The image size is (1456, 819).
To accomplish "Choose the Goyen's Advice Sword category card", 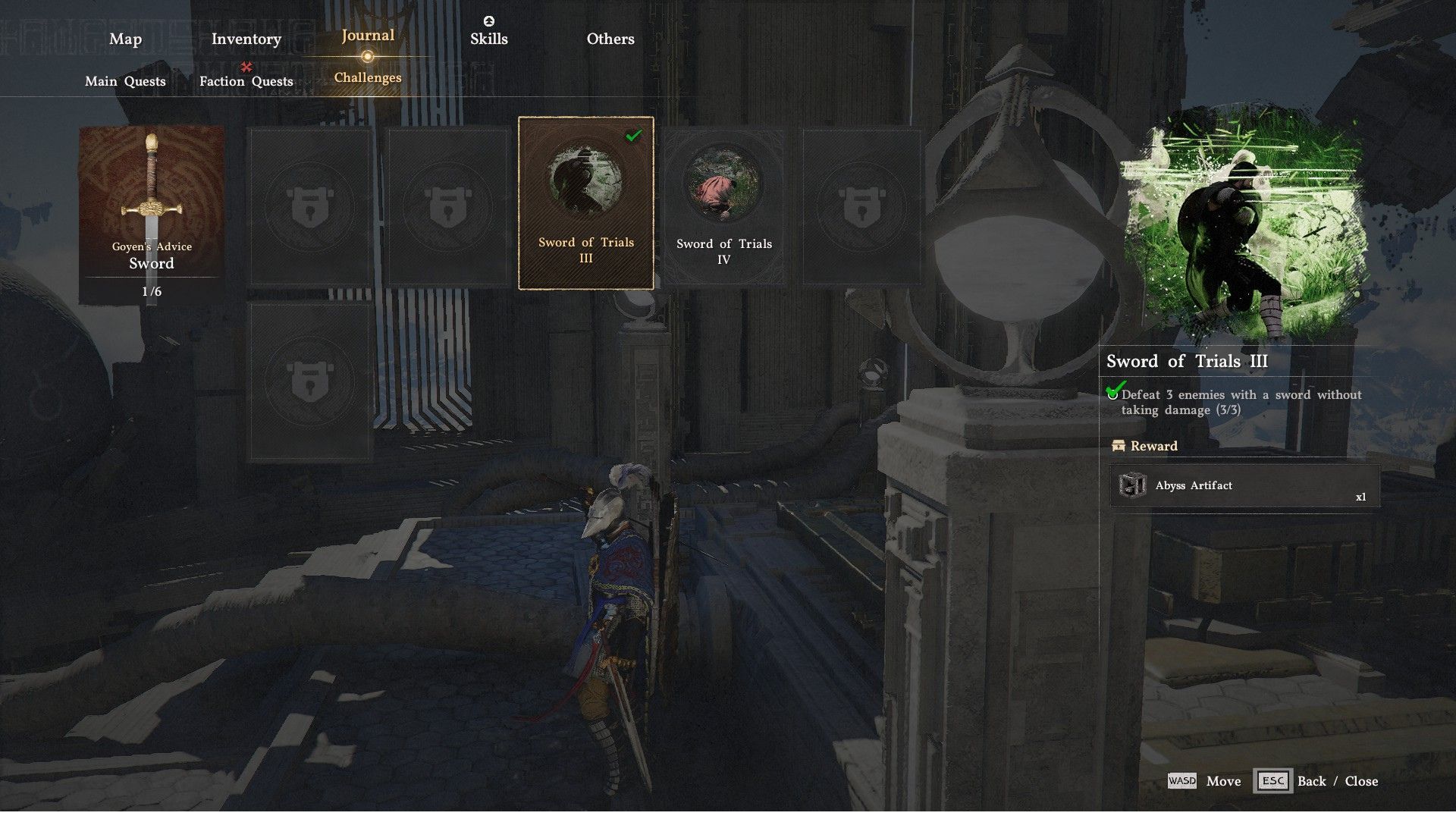I will point(152,215).
